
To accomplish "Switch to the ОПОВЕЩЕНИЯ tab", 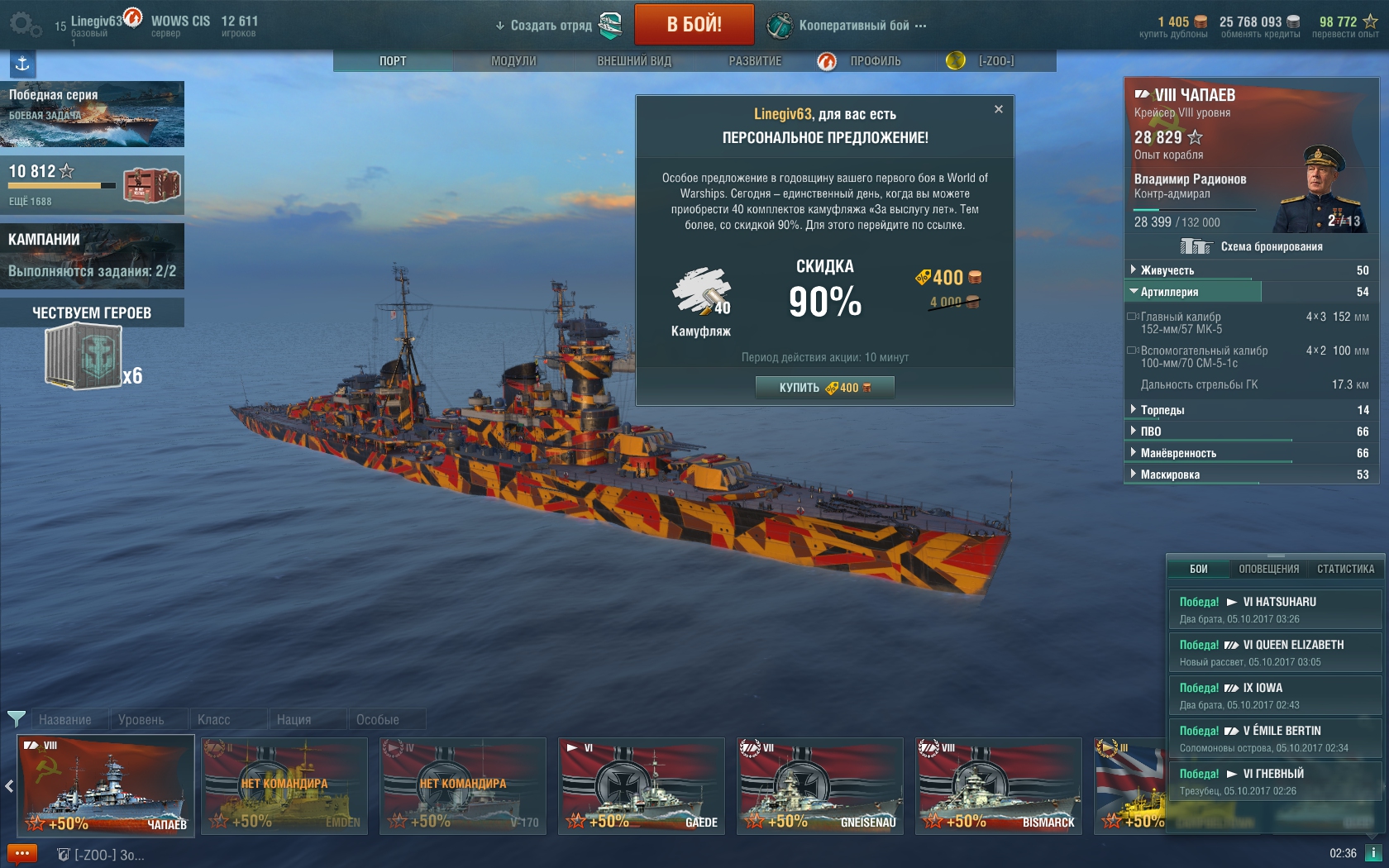I will pos(1268,569).
